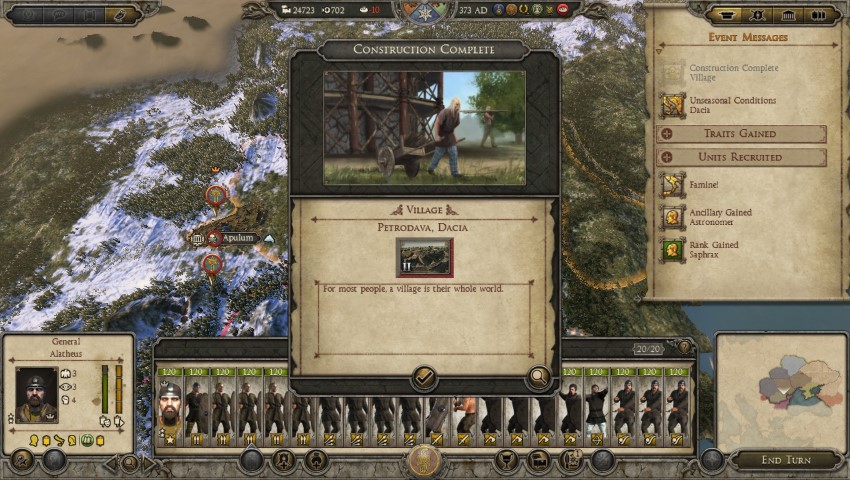Screen dimensions: 850x480
Task: Expand the Units Recruited section
Action: [741, 157]
